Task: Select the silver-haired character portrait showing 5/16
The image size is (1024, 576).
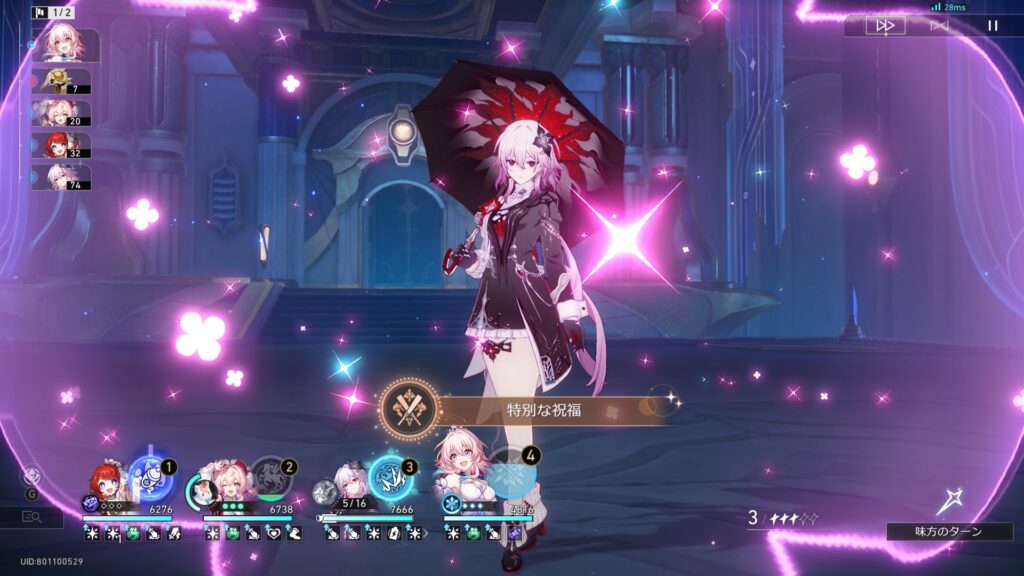Action: click(346, 485)
